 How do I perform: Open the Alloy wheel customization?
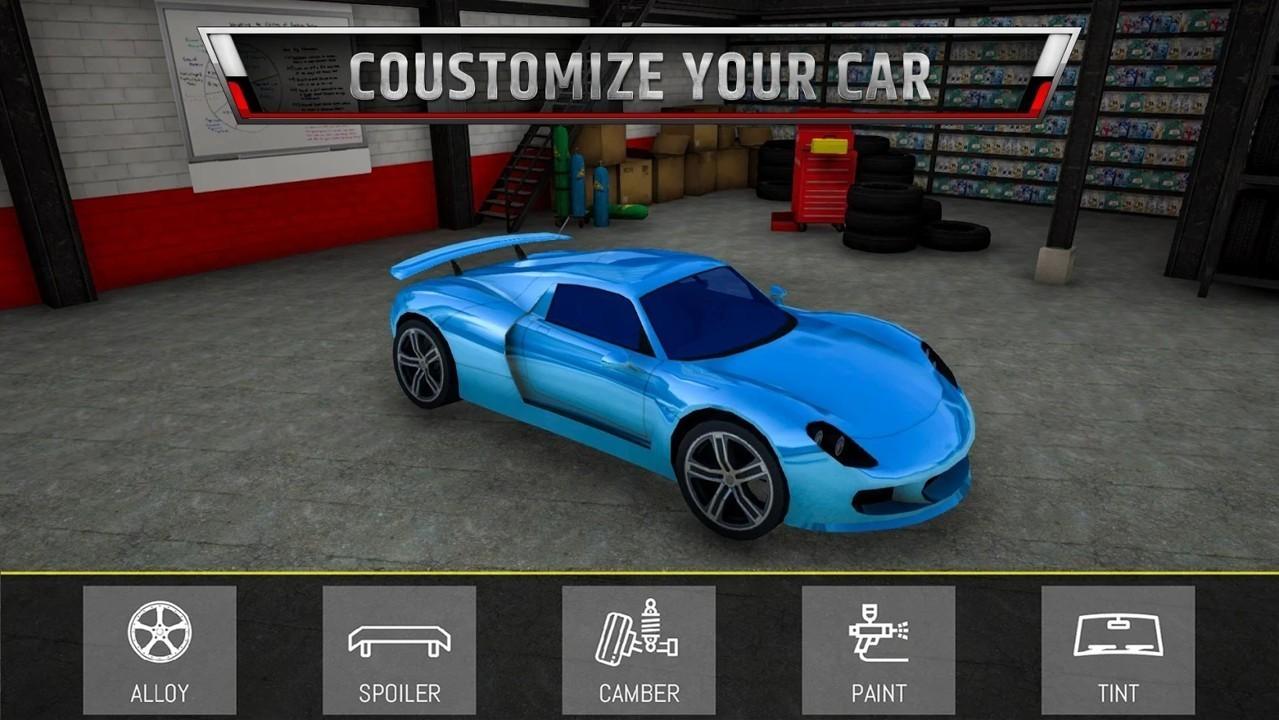160,650
